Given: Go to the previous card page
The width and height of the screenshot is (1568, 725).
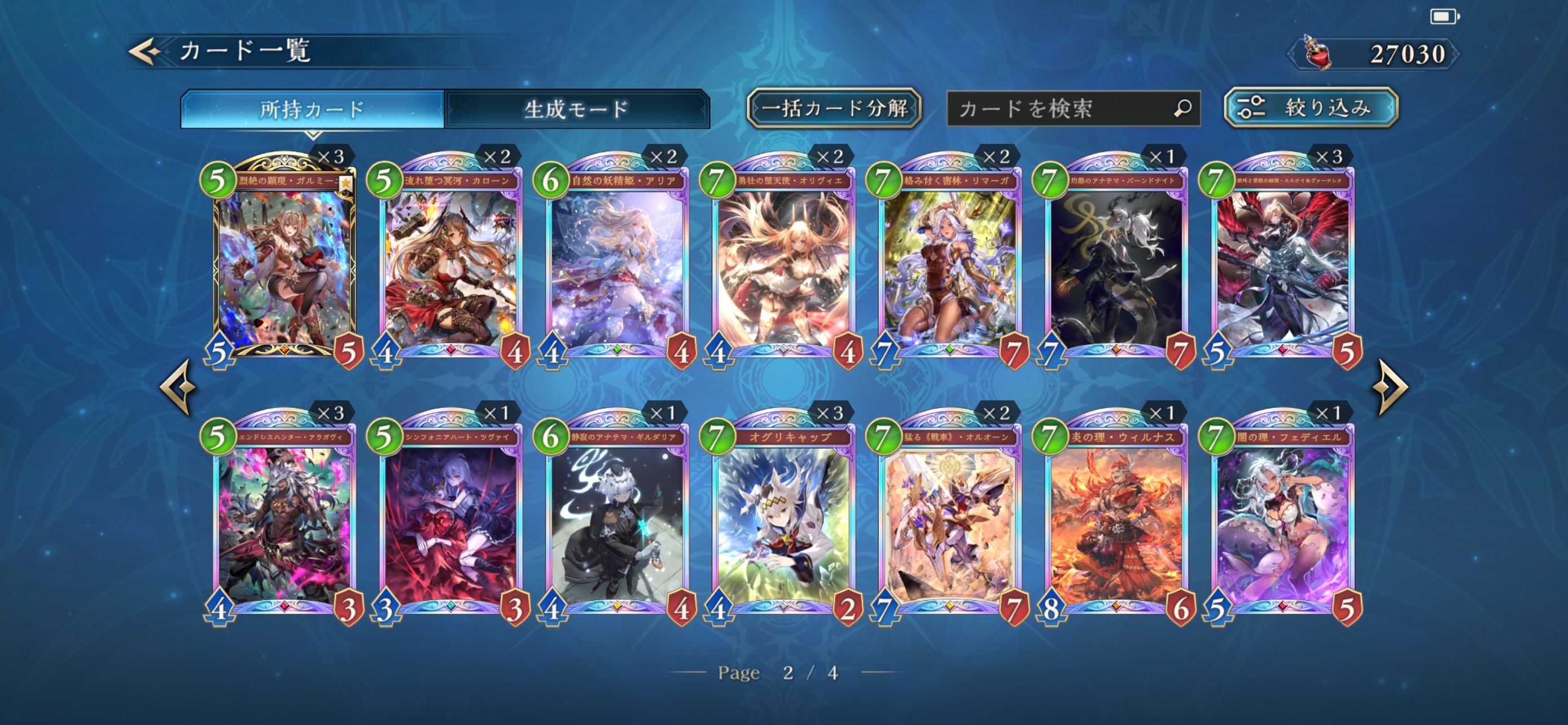Looking at the screenshot, I should (178, 387).
